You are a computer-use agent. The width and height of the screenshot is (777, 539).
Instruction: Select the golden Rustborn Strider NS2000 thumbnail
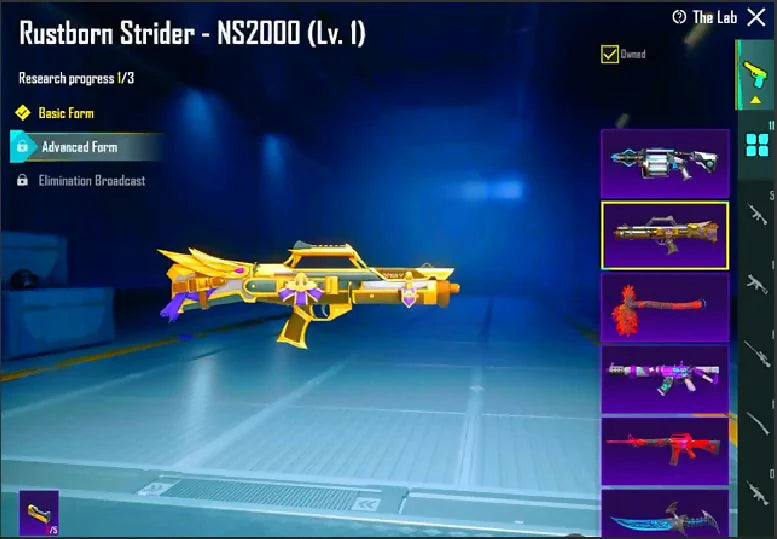[664, 235]
